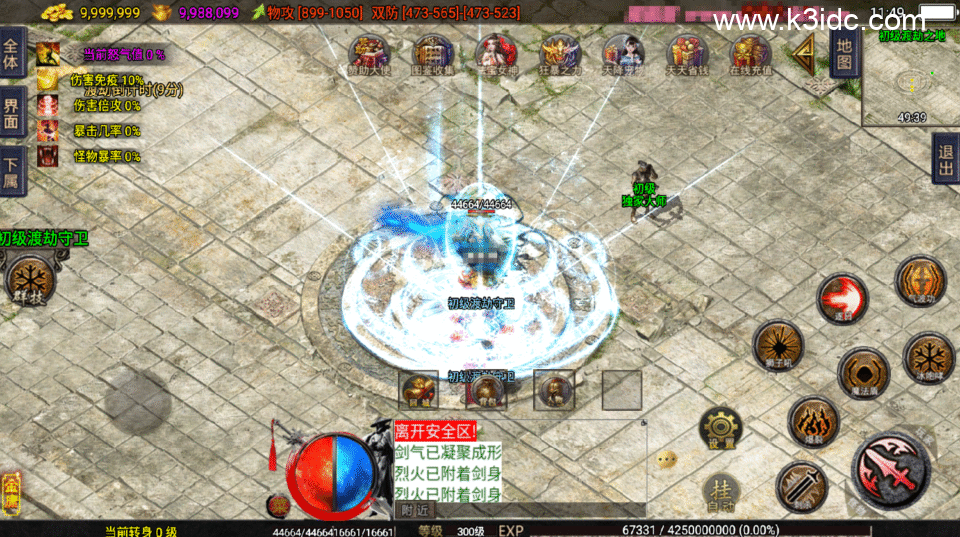960x537 pixels.
Task: Click the minimap in the corner
Action: tap(910, 82)
